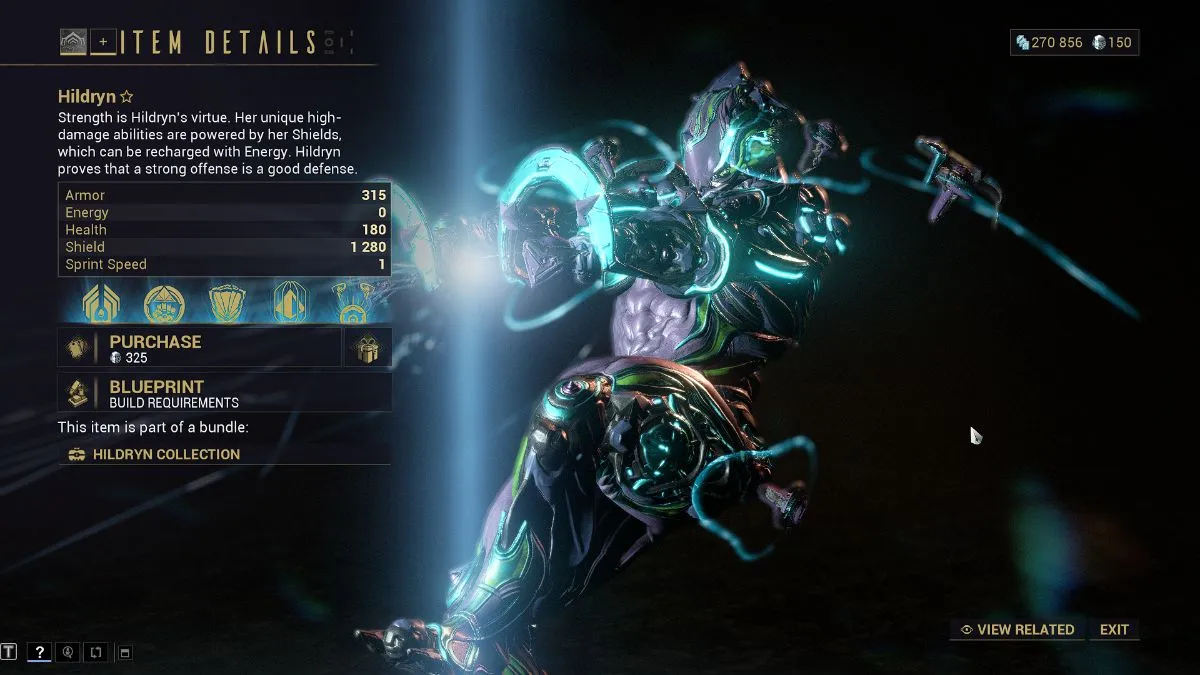This screenshot has width=1200, height=675.
Task: Exit the Item Details screen
Action: coord(1114,630)
